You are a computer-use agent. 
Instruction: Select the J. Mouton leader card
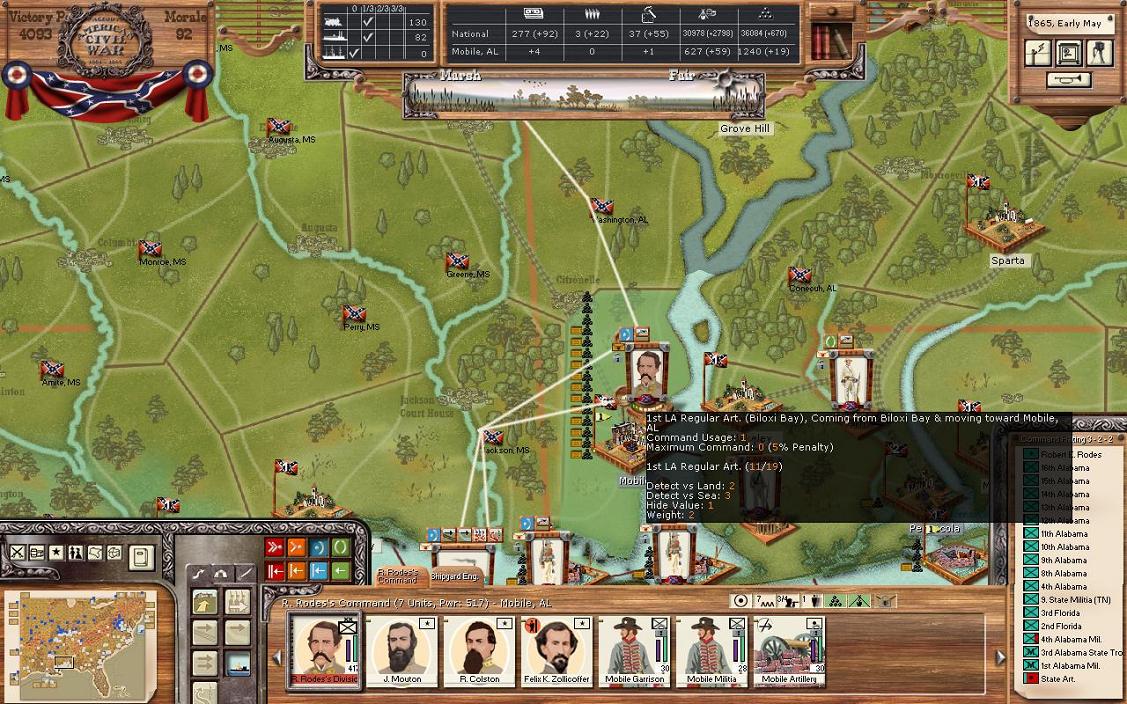[401, 651]
